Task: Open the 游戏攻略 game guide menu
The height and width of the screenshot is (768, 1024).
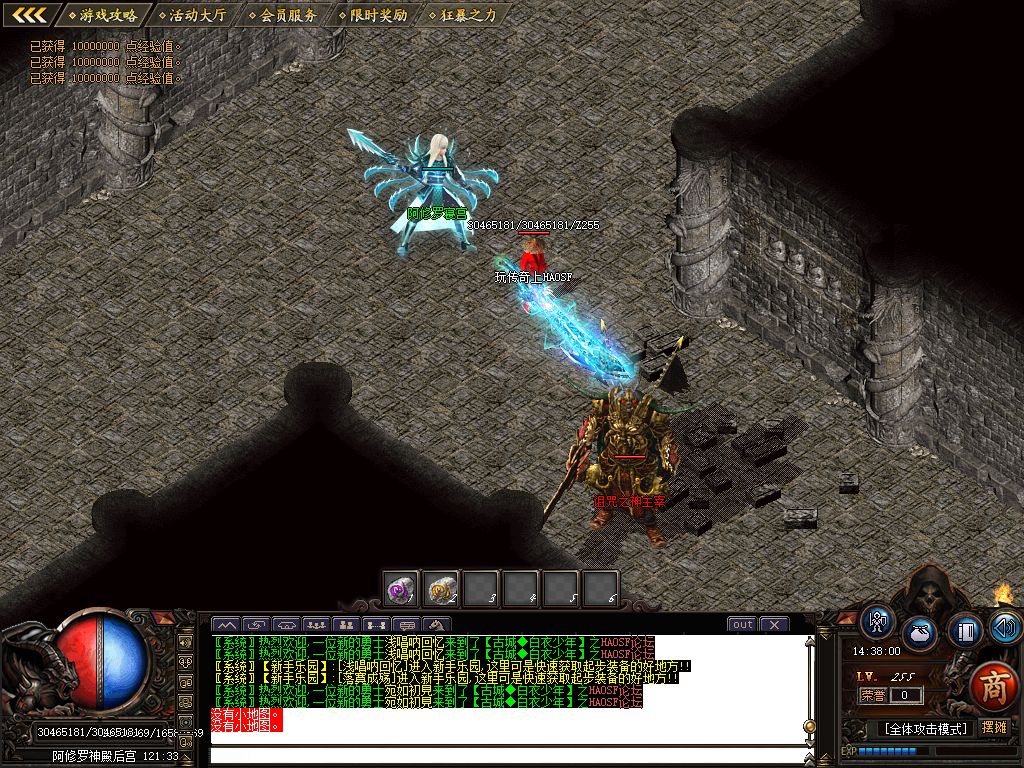Action: [x=107, y=15]
